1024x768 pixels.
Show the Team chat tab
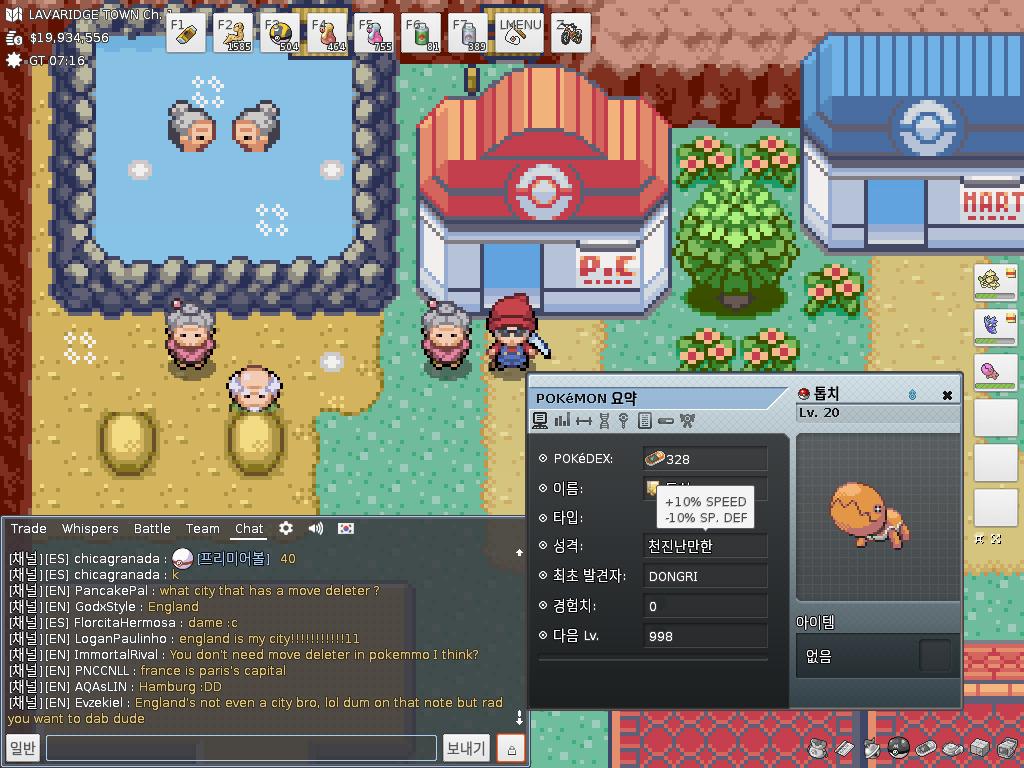202,528
